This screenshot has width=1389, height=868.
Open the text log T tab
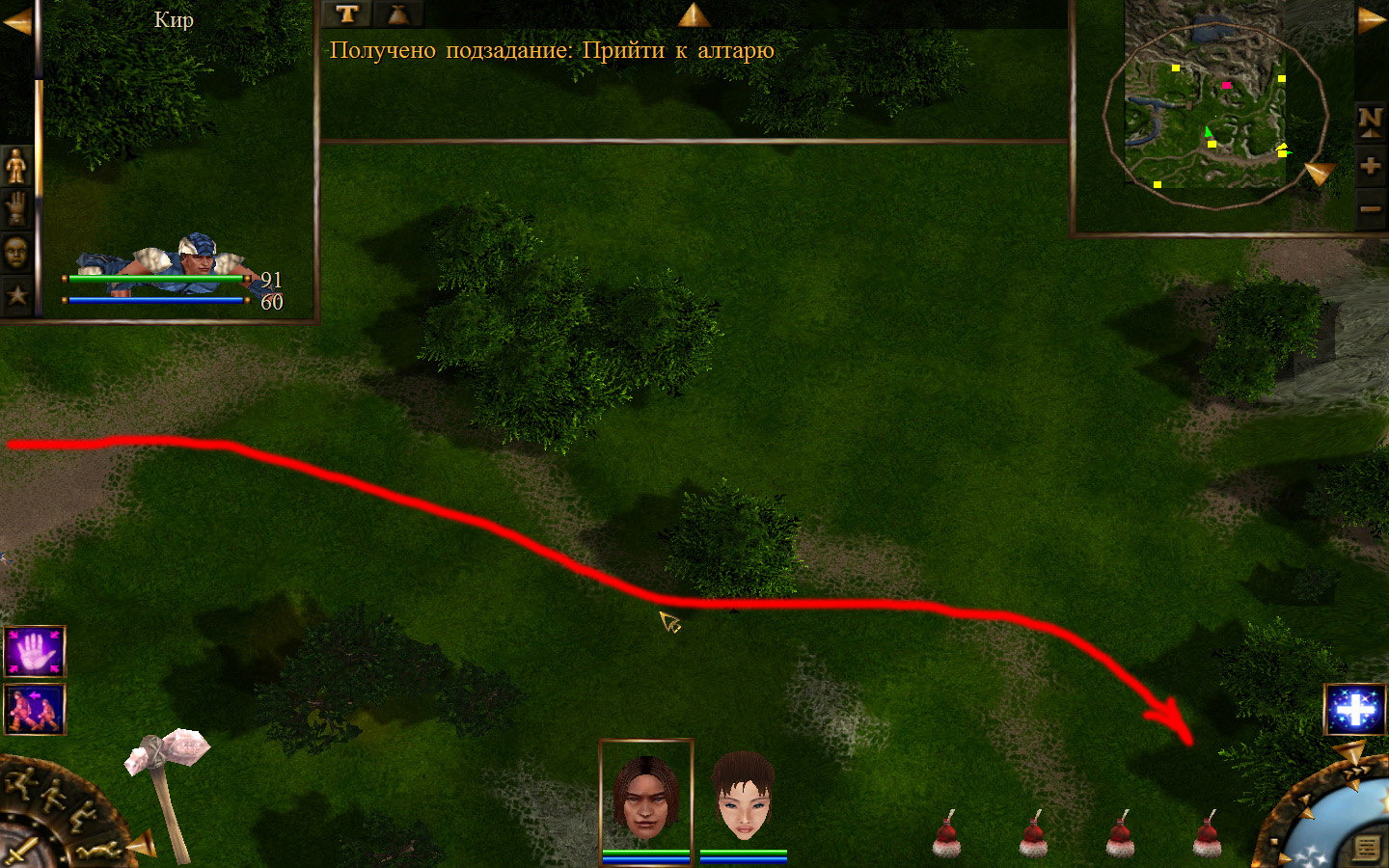click(347, 14)
